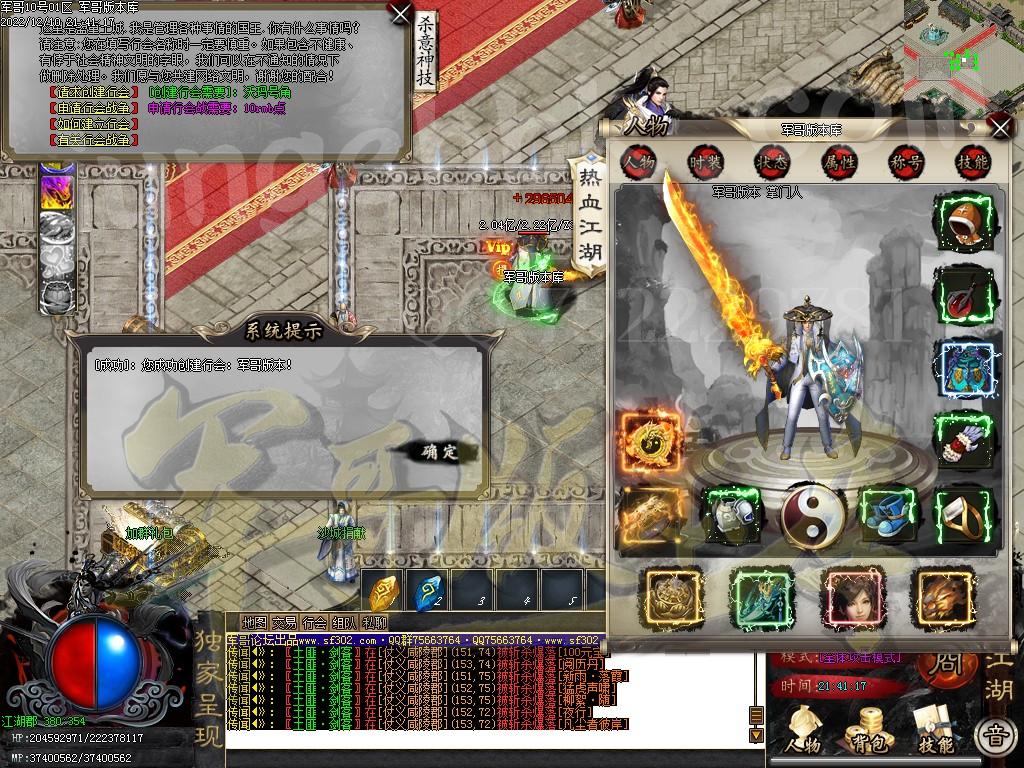The image size is (1024, 768).
Task: Open the 行会 chat channel tab
Action: [x=314, y=622]
